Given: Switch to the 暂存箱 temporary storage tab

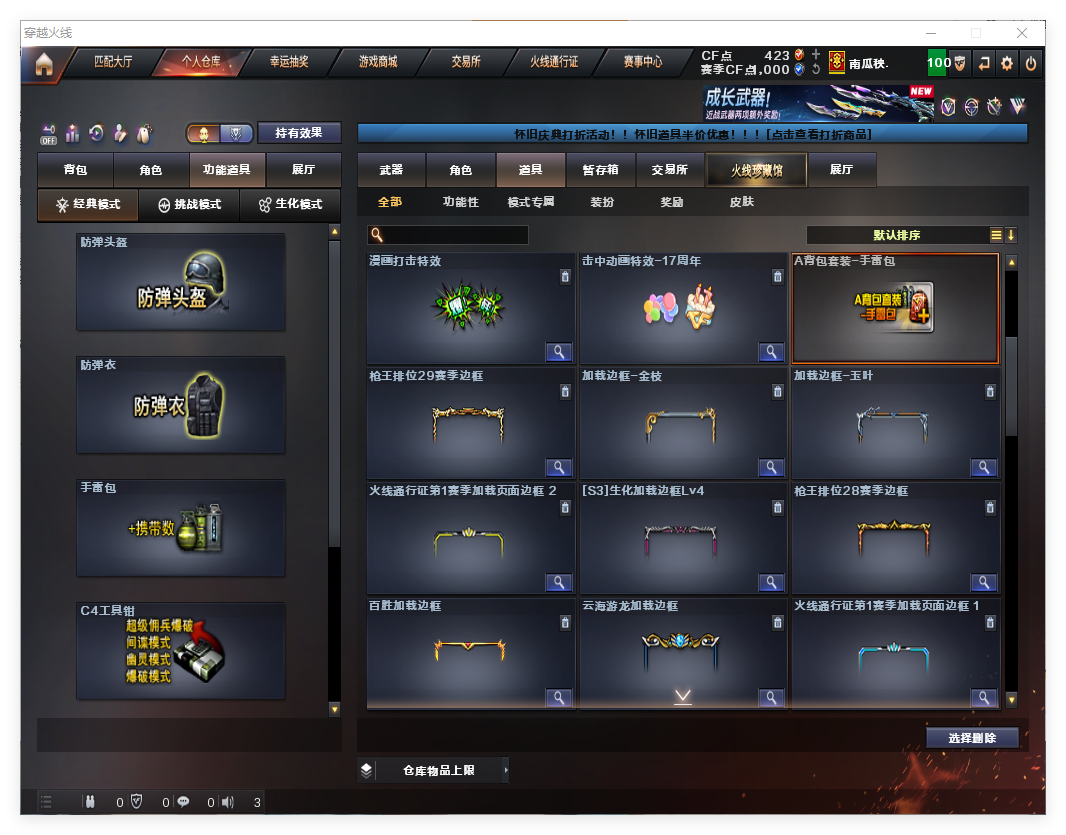Looking at the screenshot, I should [600, 170].
